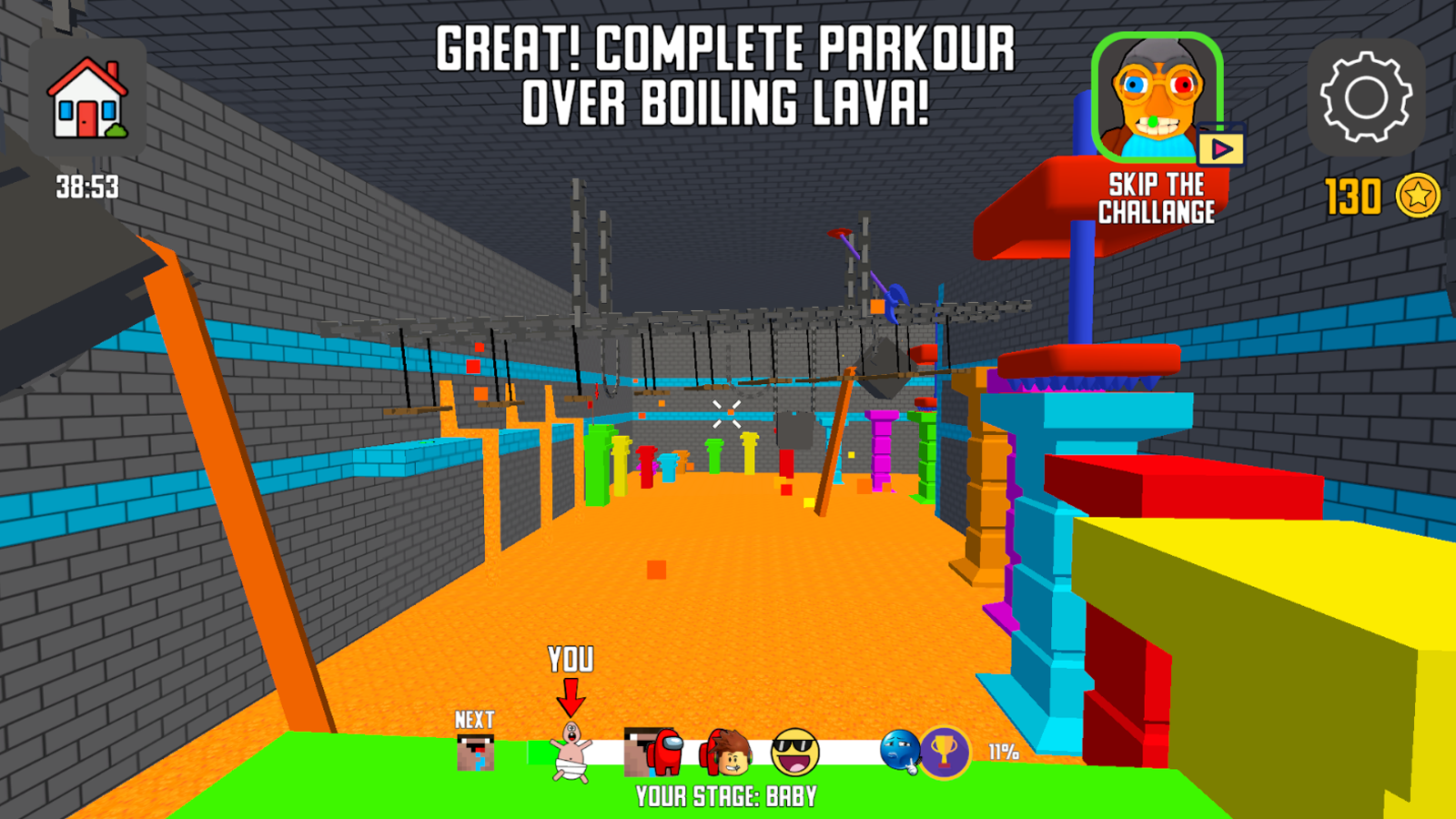Image resolution: width=1456 pixels, height=819 pixels.
Task: Click the Home icon to exit level
Action: (x=87, y=96)
